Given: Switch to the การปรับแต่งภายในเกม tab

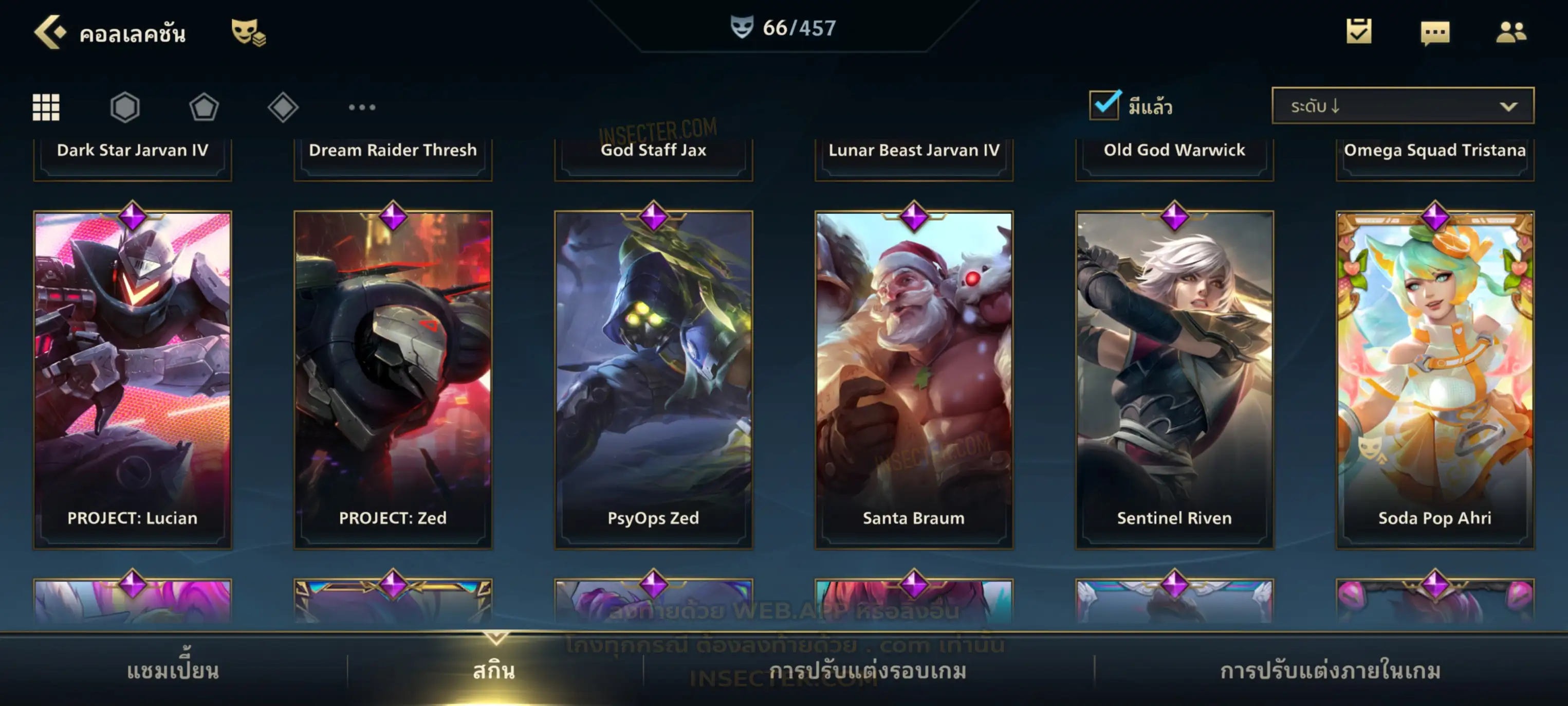Looking at the screenshot, I should (1330, 671).
